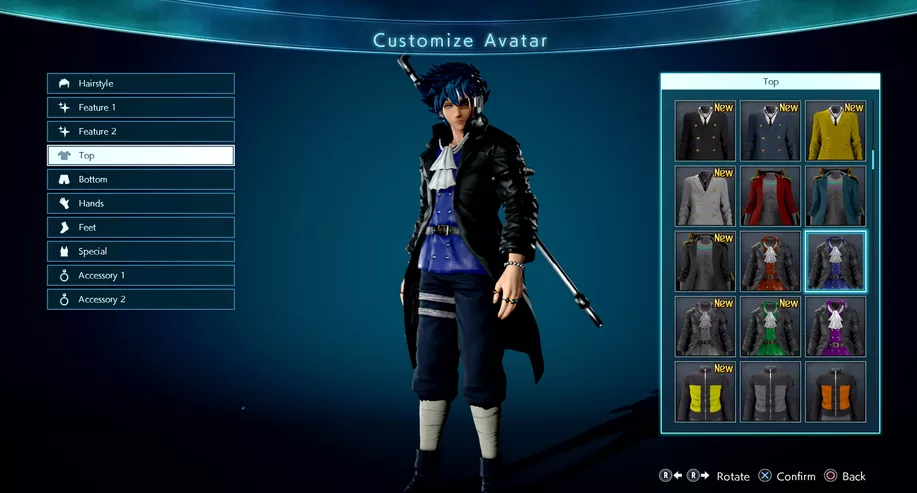Open the Accessory 2 category
The height and width of the screenshot is (493, 917).
point(140,300)
